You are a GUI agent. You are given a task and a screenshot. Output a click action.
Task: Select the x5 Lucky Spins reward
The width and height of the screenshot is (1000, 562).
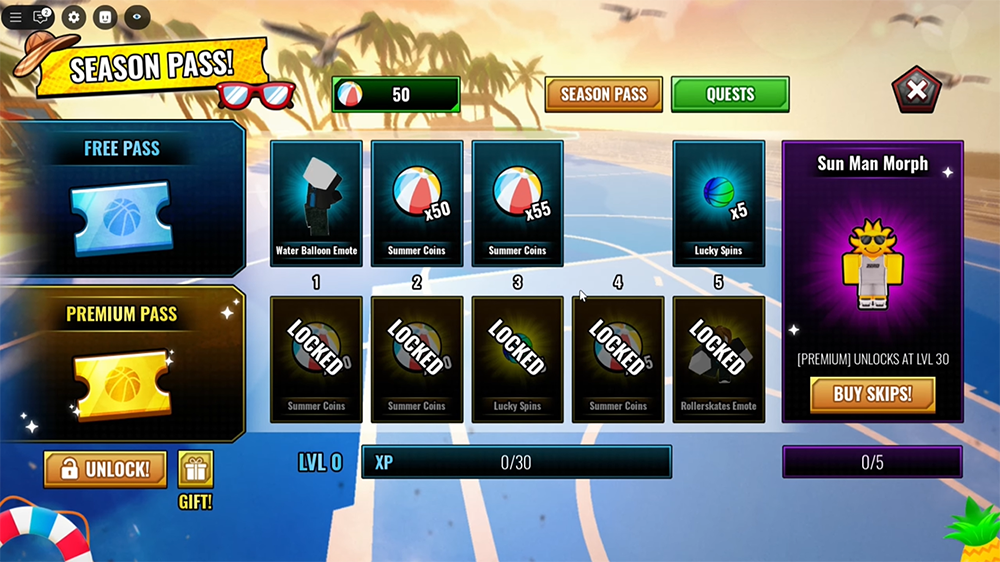tap(718, 202)
